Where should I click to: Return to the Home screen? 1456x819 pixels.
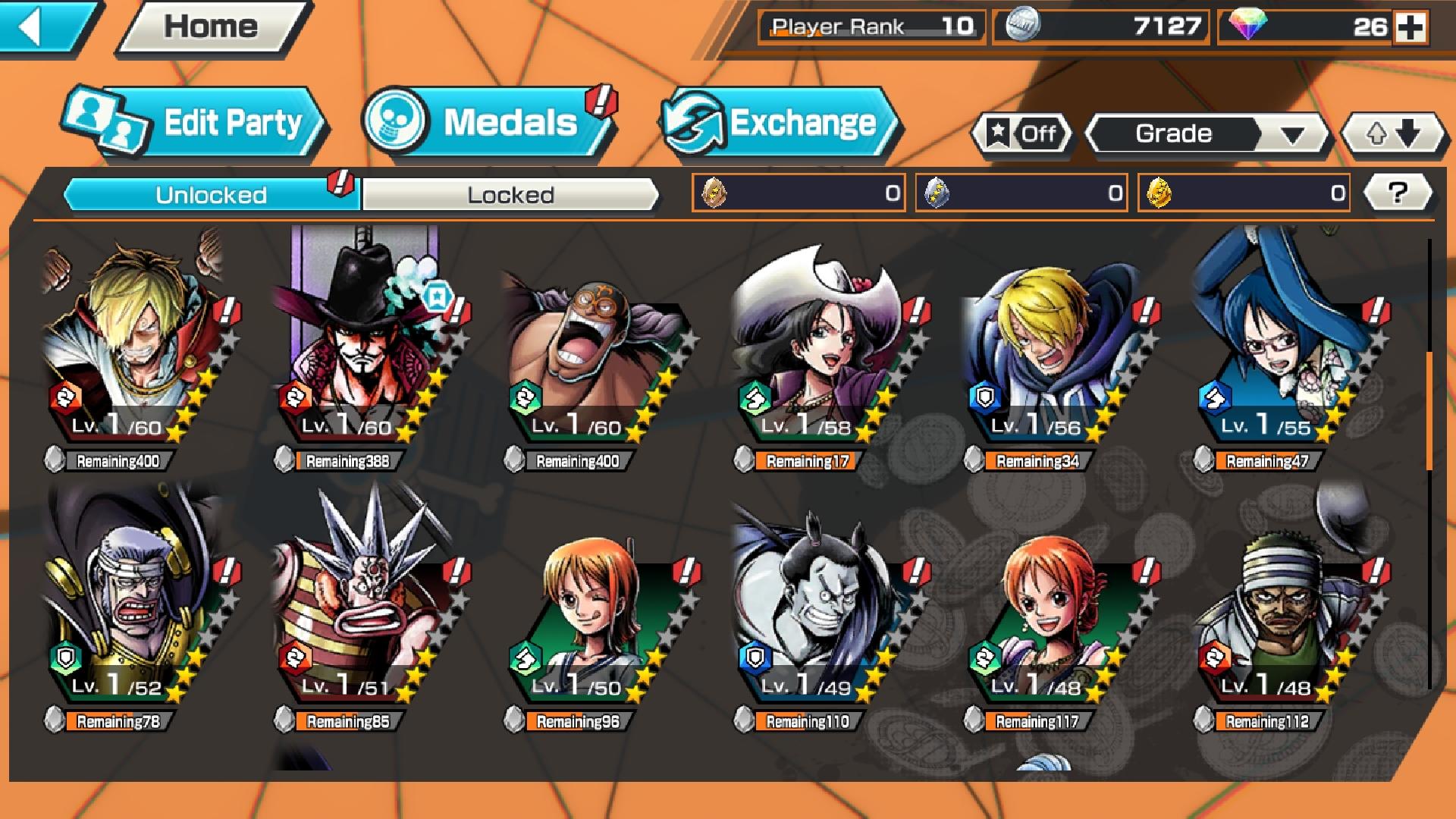[211, 27]
